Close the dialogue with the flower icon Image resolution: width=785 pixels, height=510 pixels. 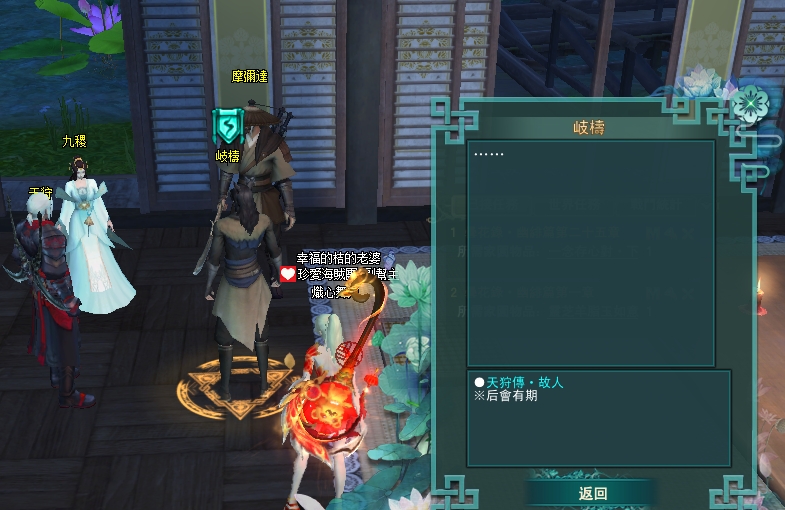[x=749, y=102]
